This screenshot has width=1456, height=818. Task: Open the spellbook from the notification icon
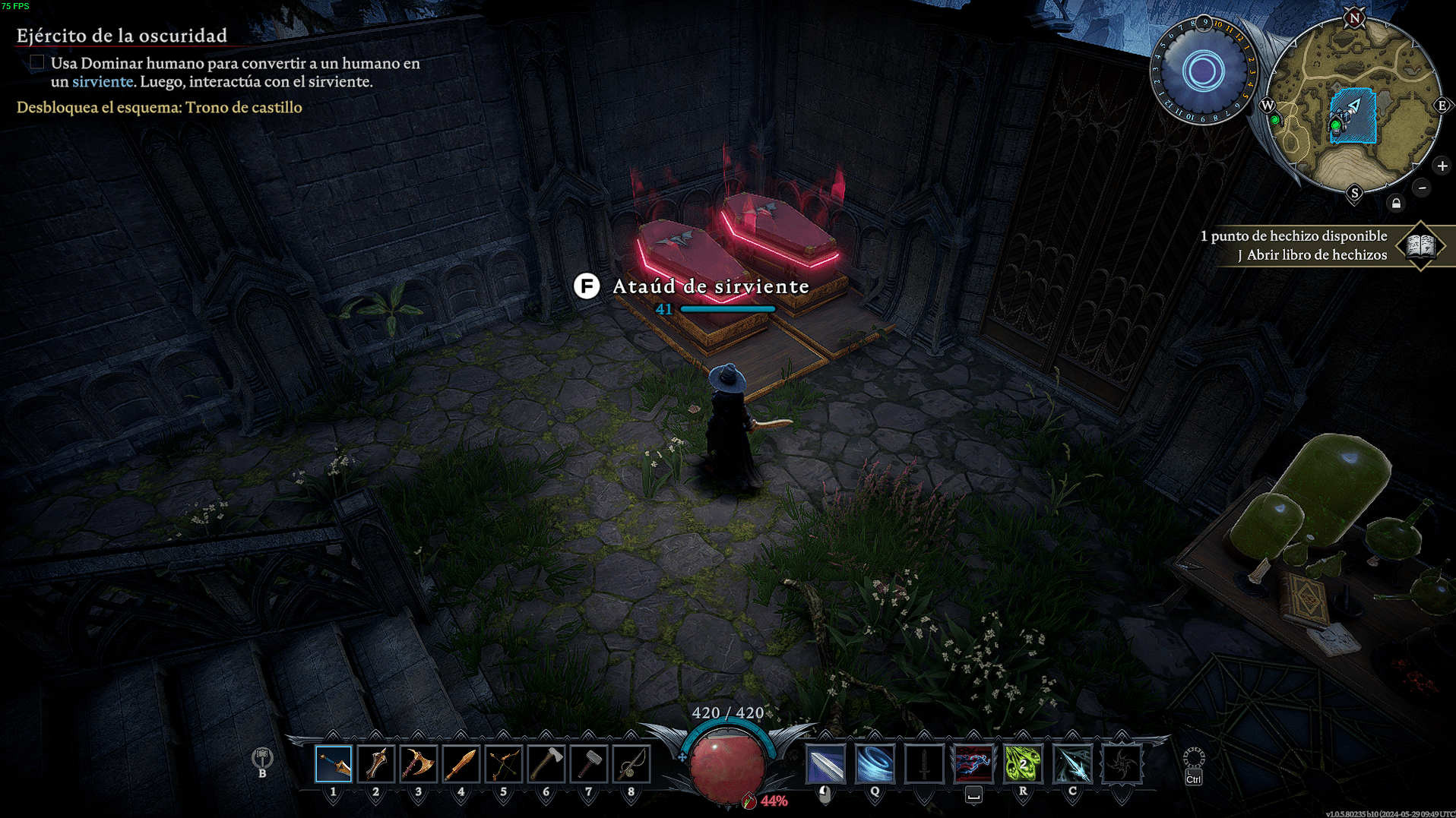pyautogui.click(x=1420, y=245)
